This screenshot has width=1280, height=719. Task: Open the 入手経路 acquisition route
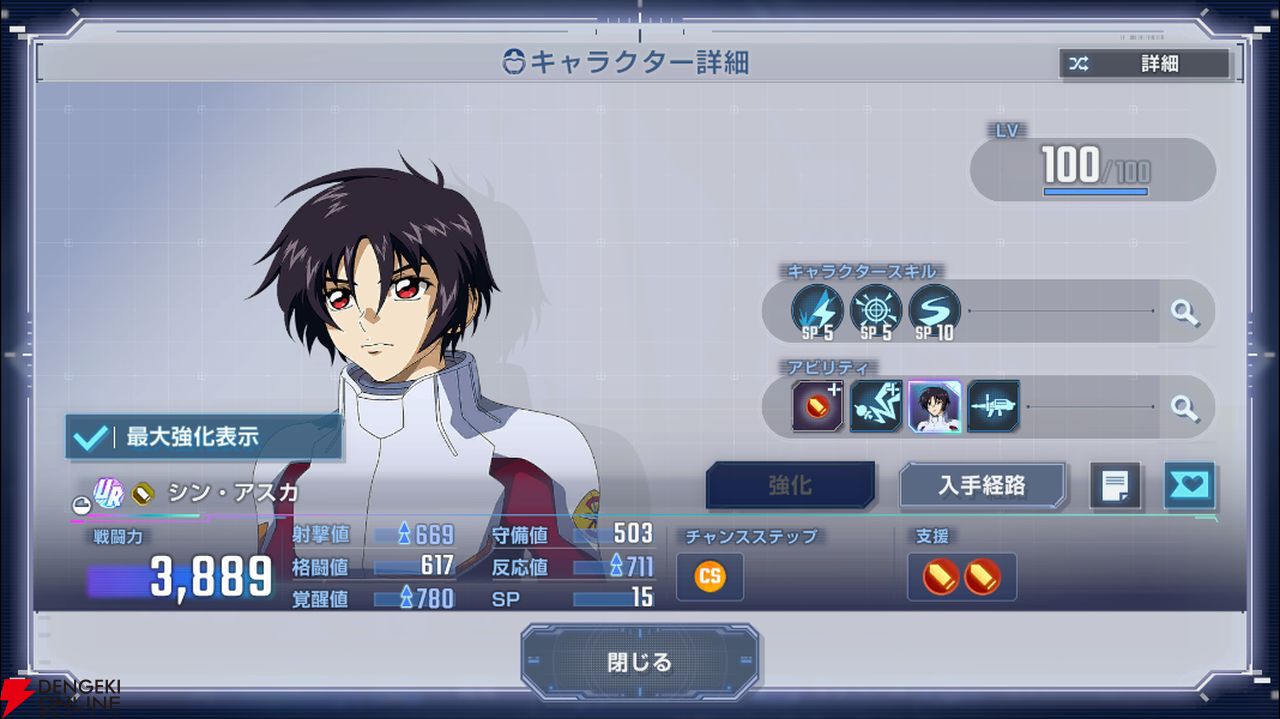[981, 486]
